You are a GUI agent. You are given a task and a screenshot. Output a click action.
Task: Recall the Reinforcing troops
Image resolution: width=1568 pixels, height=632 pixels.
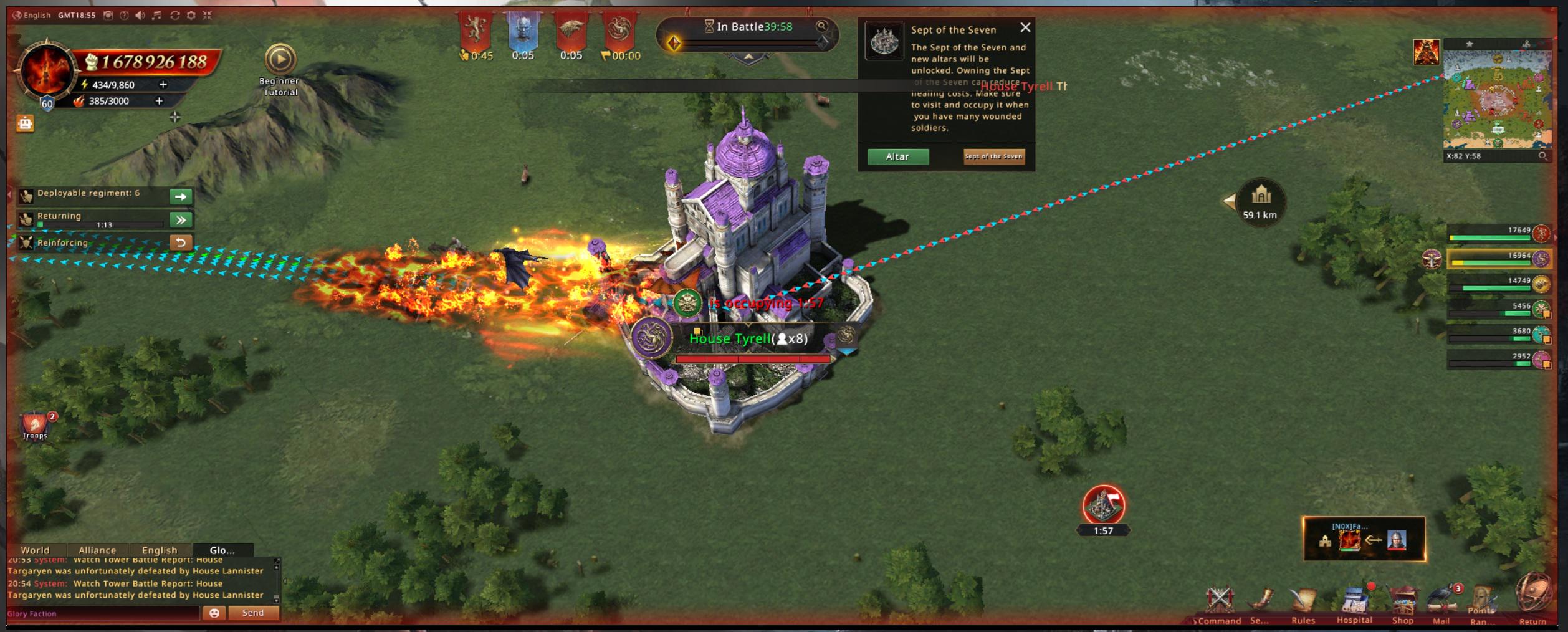click(181, 242)
